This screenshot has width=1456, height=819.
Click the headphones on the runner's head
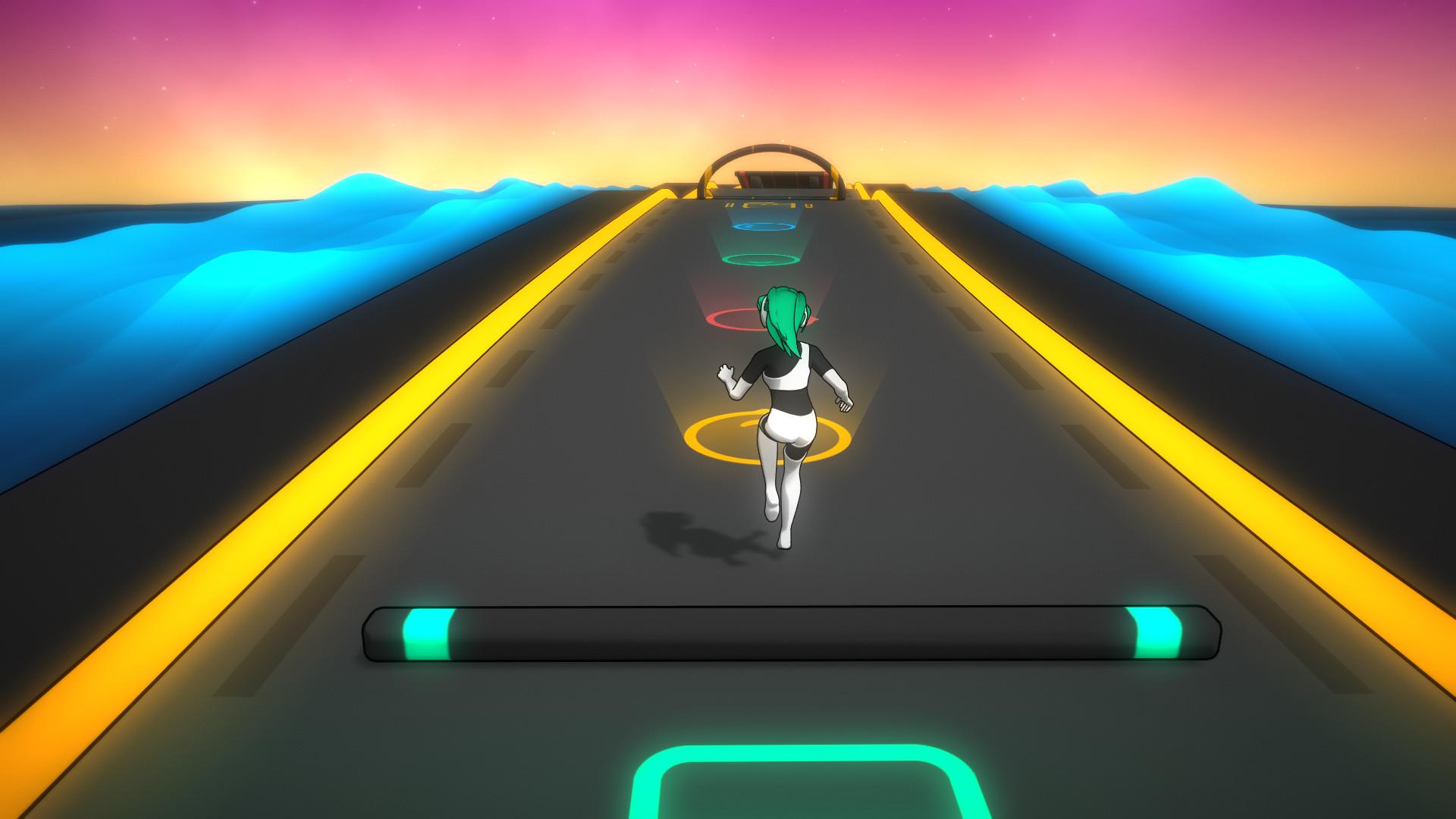pyautogui.click(x=762, y=315)
